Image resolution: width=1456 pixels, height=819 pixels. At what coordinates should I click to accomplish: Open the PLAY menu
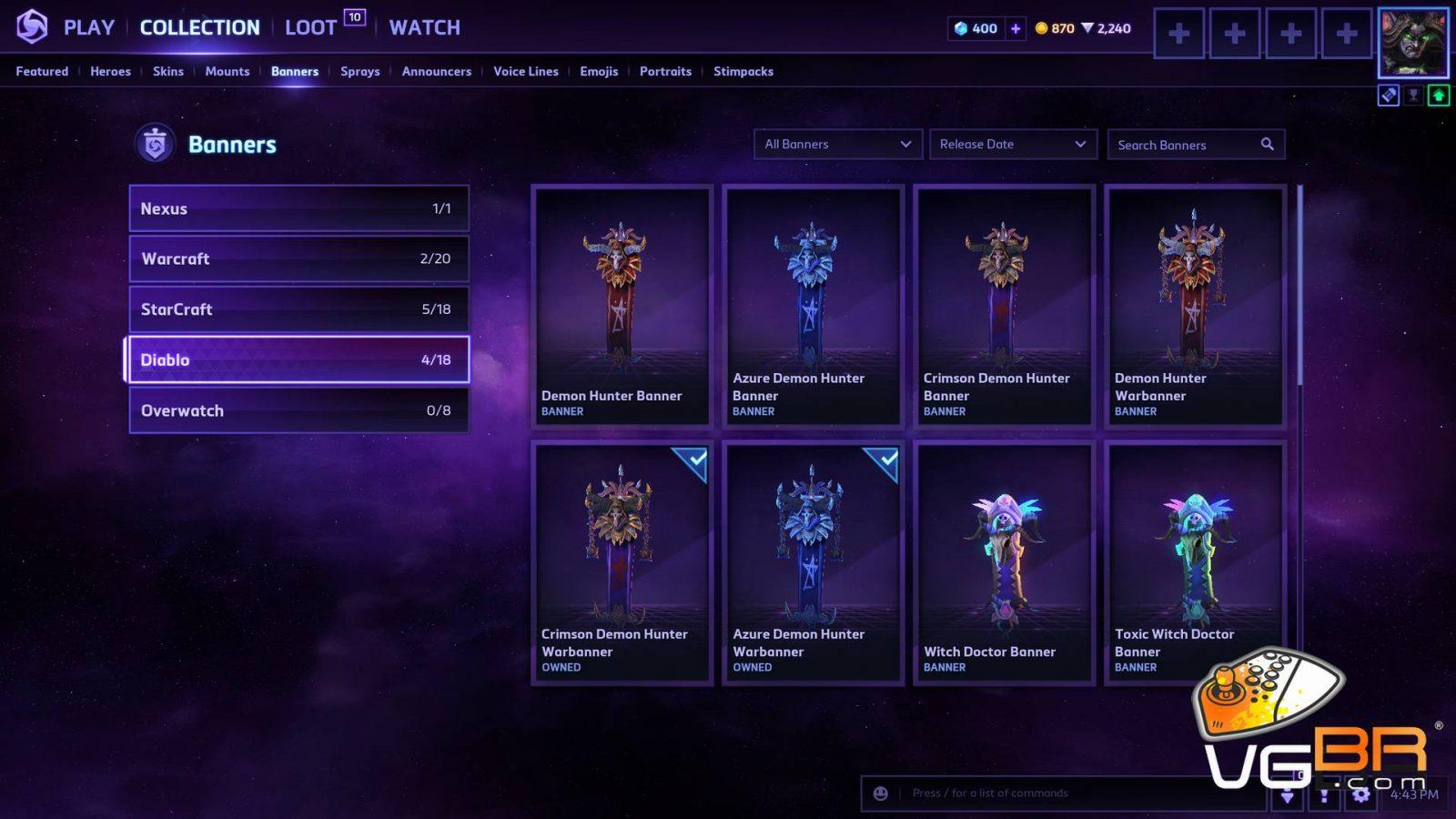coord(88,28)
